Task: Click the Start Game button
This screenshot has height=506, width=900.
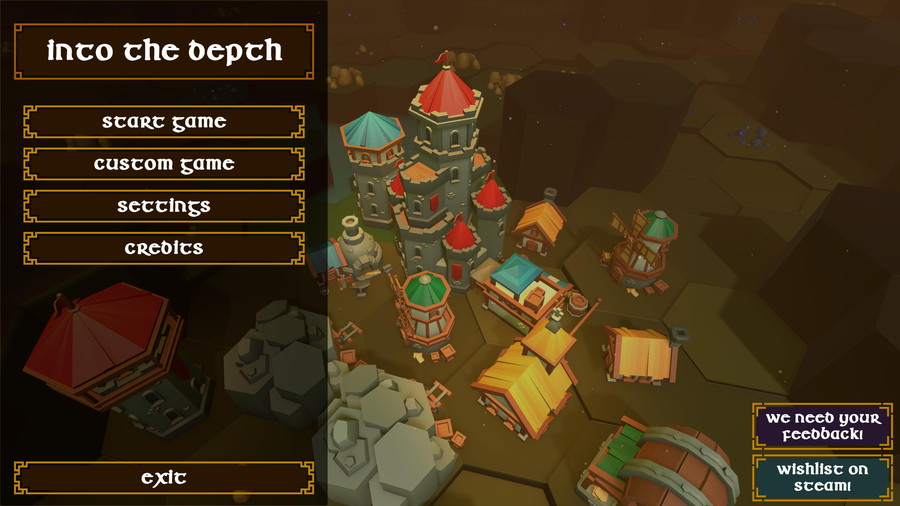Action: tap(164, 122)
